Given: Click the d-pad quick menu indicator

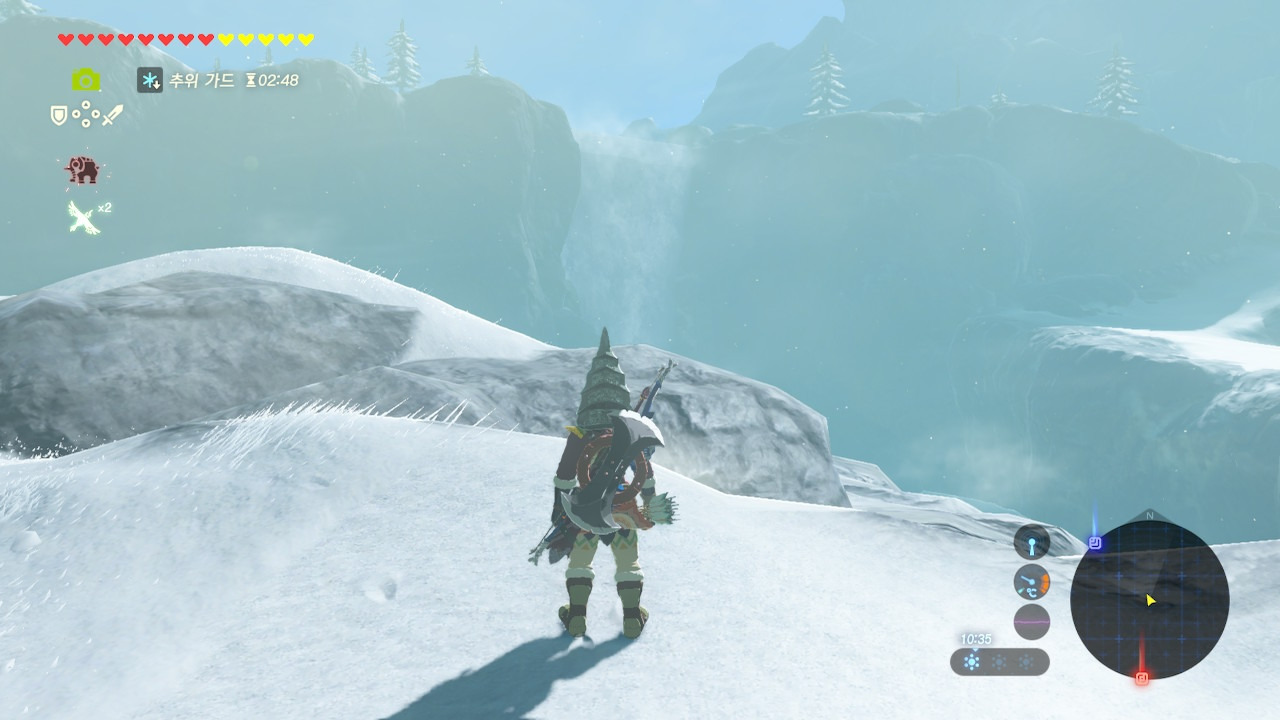Looking at the screenshot, I should click(86, 115).
